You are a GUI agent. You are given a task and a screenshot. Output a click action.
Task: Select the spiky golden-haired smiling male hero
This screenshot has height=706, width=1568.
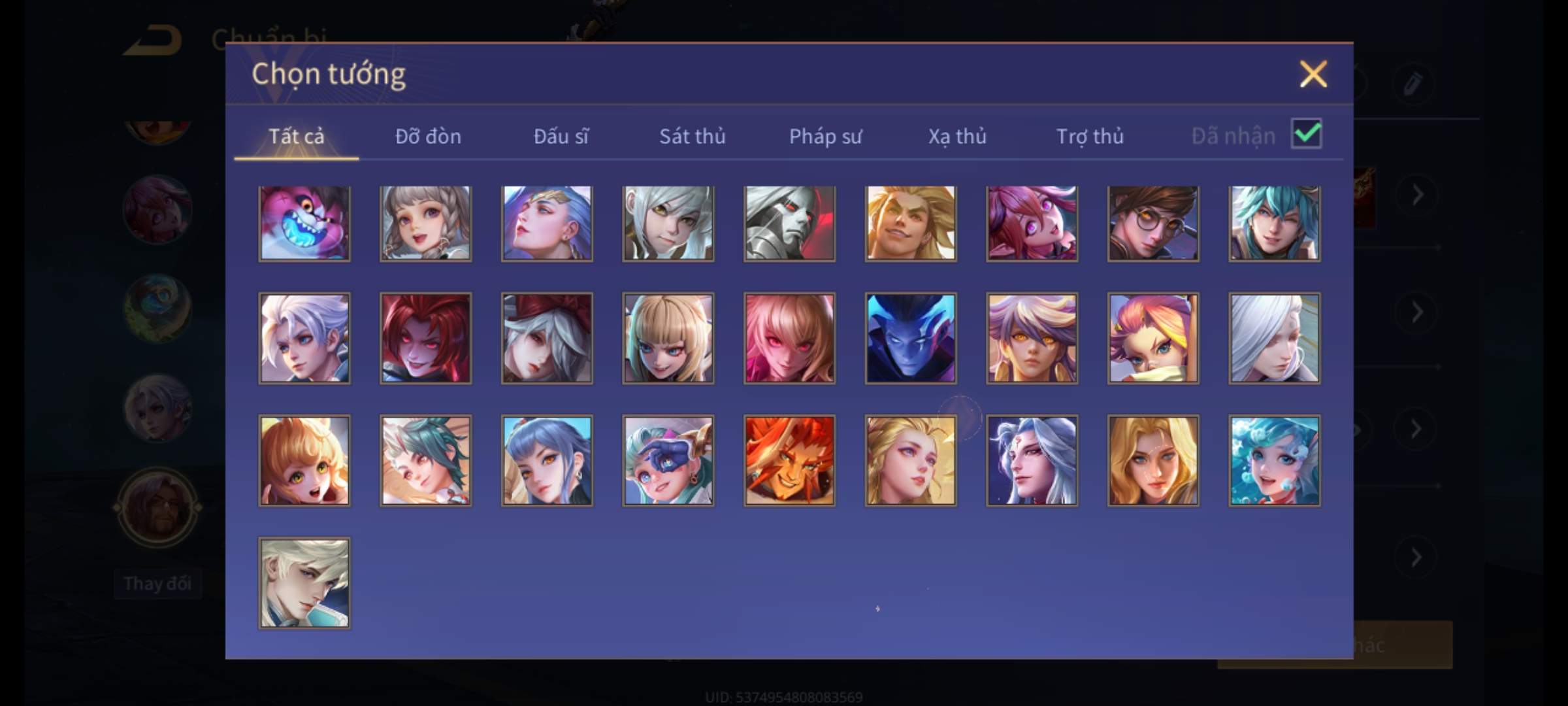click(x=911, y=224)
